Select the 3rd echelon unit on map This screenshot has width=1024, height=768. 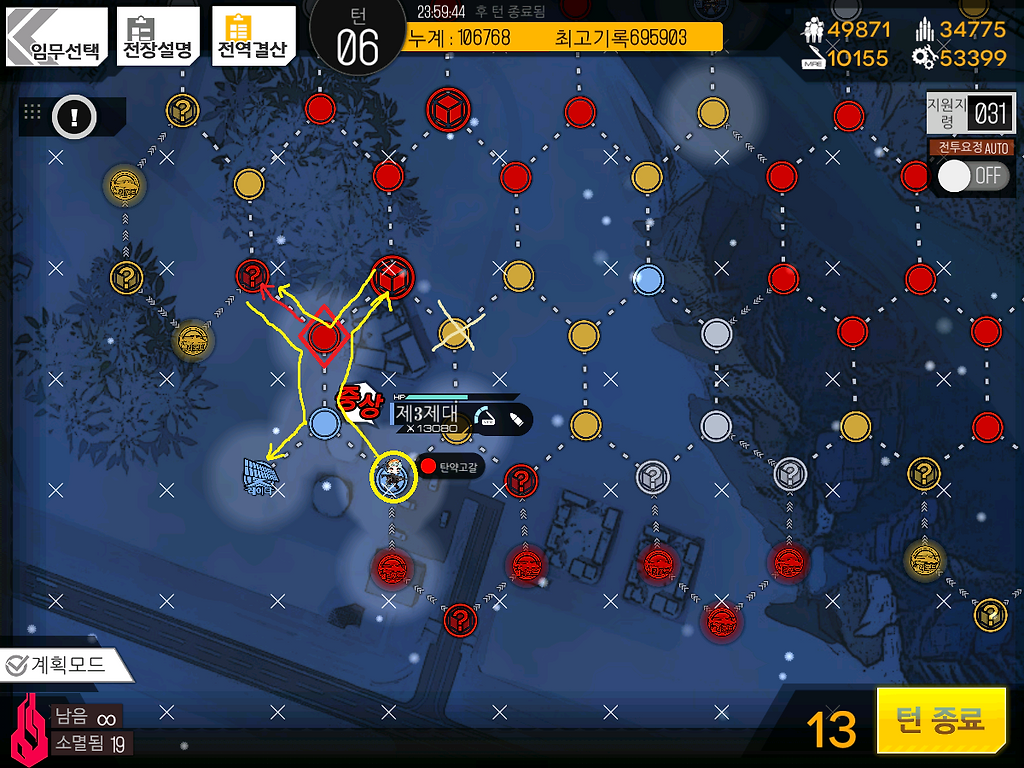tap(391, 476)
